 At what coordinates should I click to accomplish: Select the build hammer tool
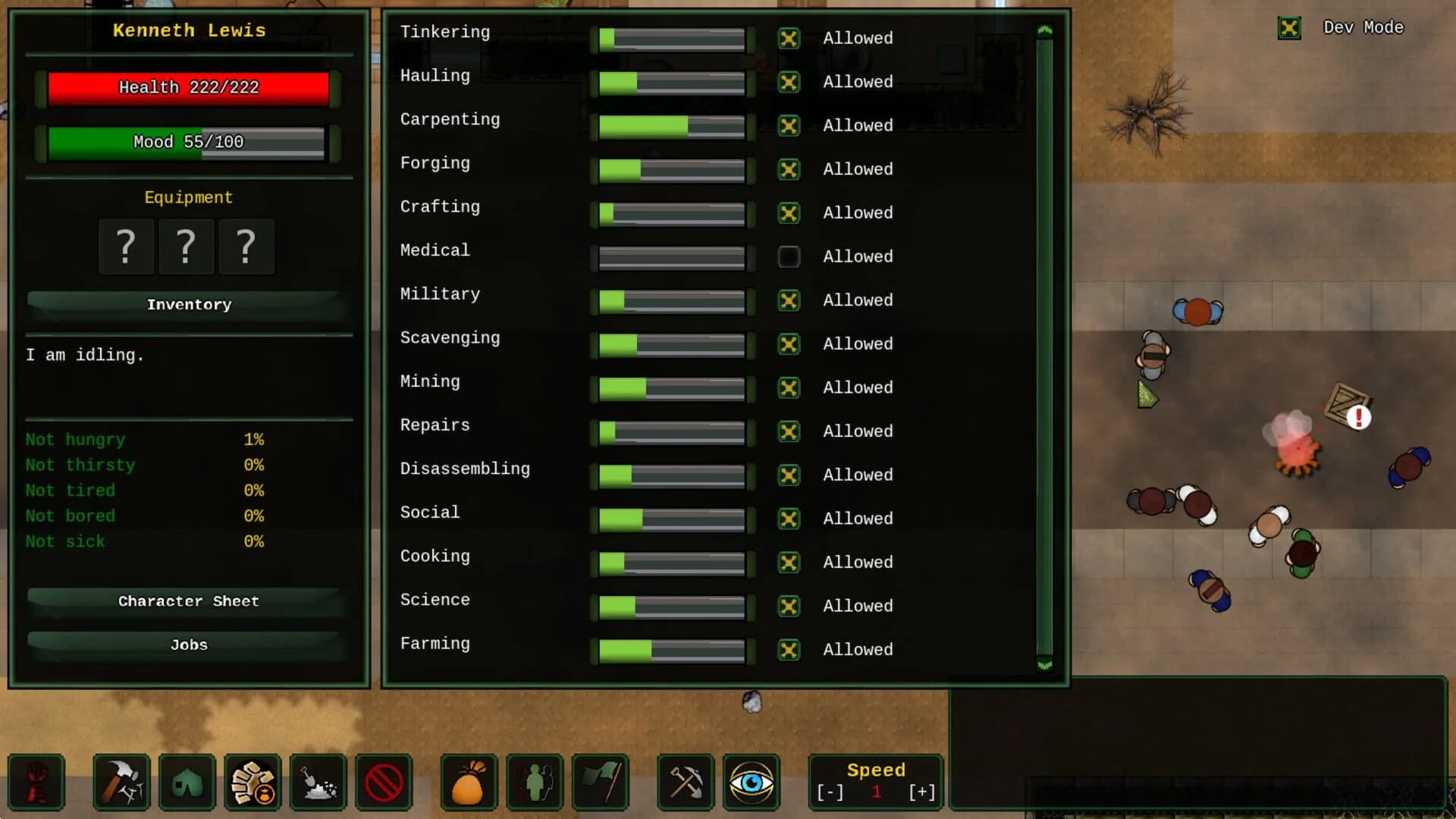point(121,783)
